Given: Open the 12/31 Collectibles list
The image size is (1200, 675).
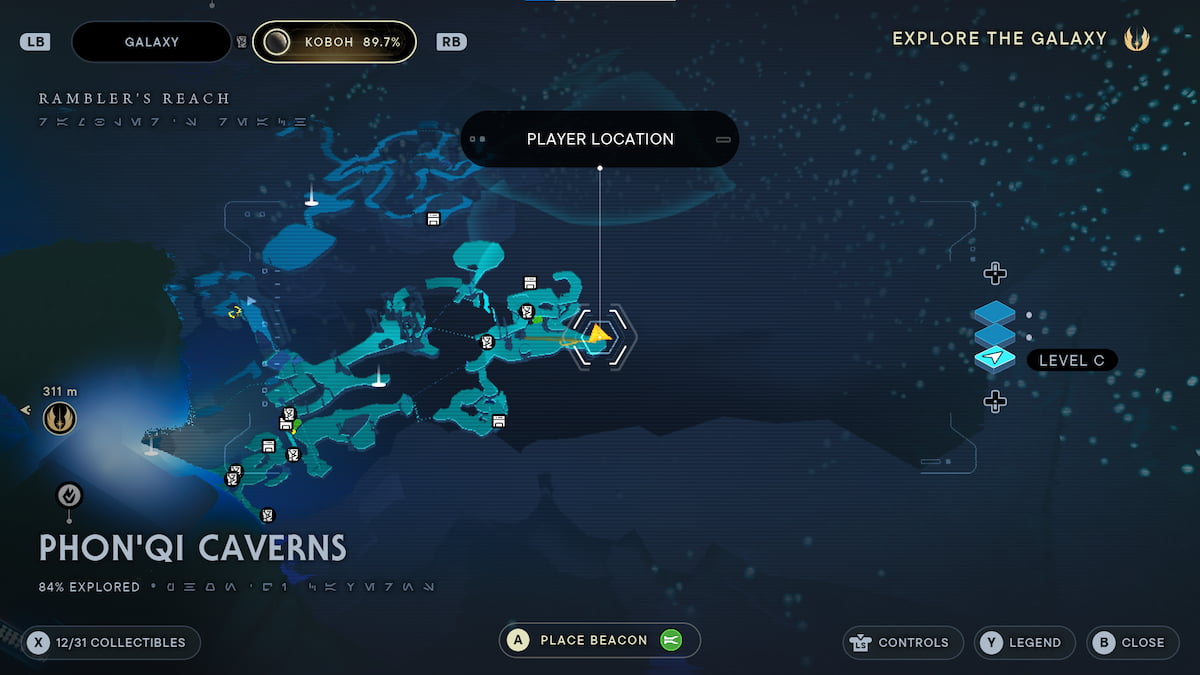Looking at the screenshot, I should (112, 643).
